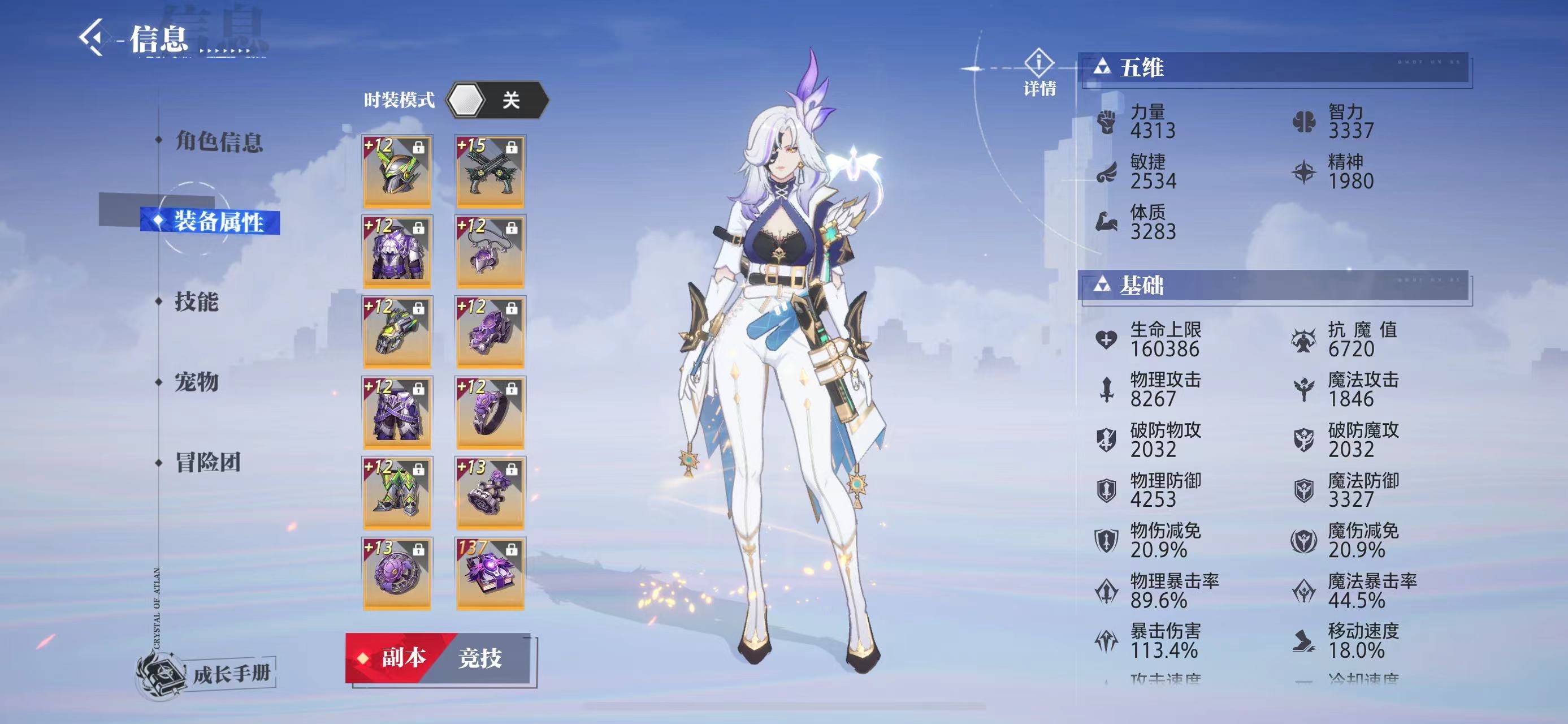Open the 角色信息 section
The height and width of the screenshot is (724, 1568).
(218, 141)
